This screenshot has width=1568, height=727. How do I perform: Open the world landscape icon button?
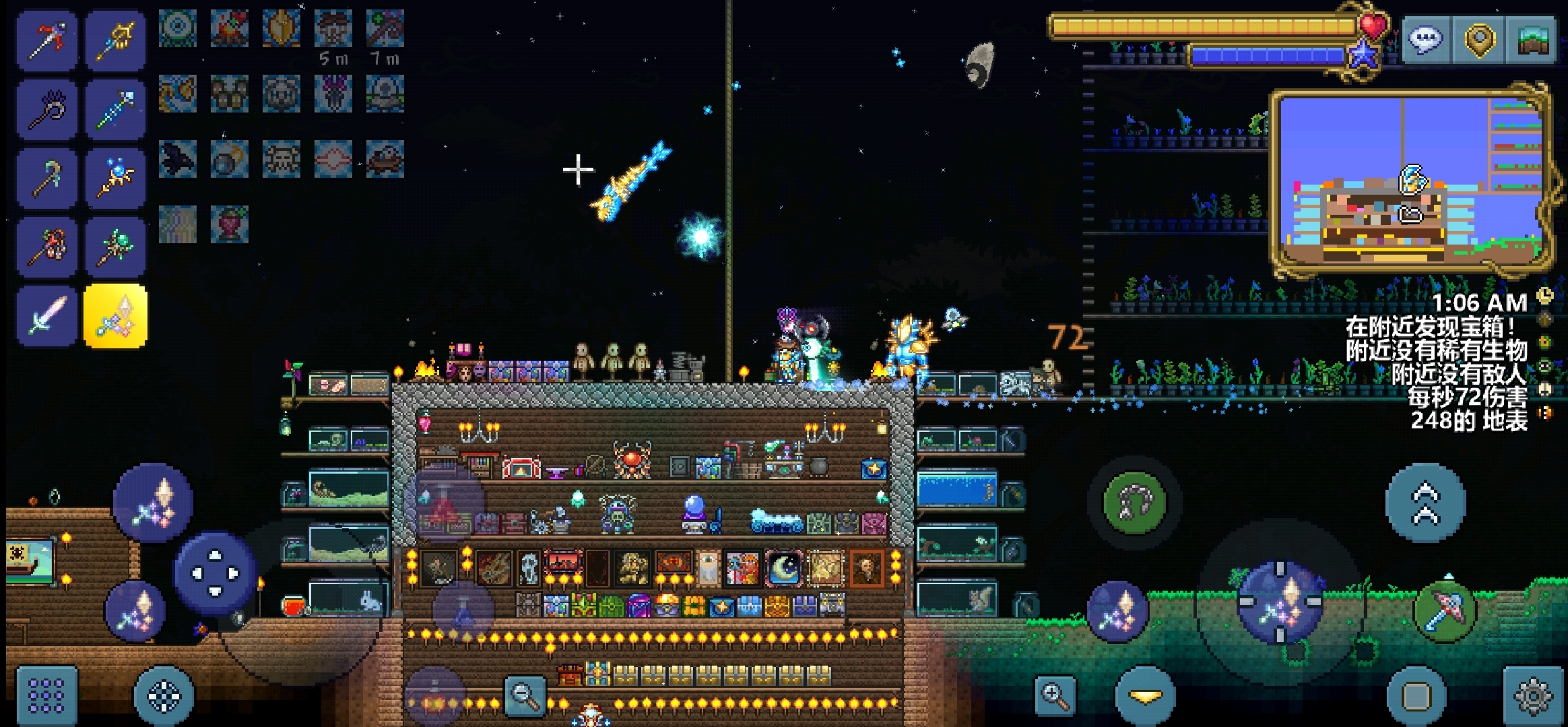tap(1532, 40)
